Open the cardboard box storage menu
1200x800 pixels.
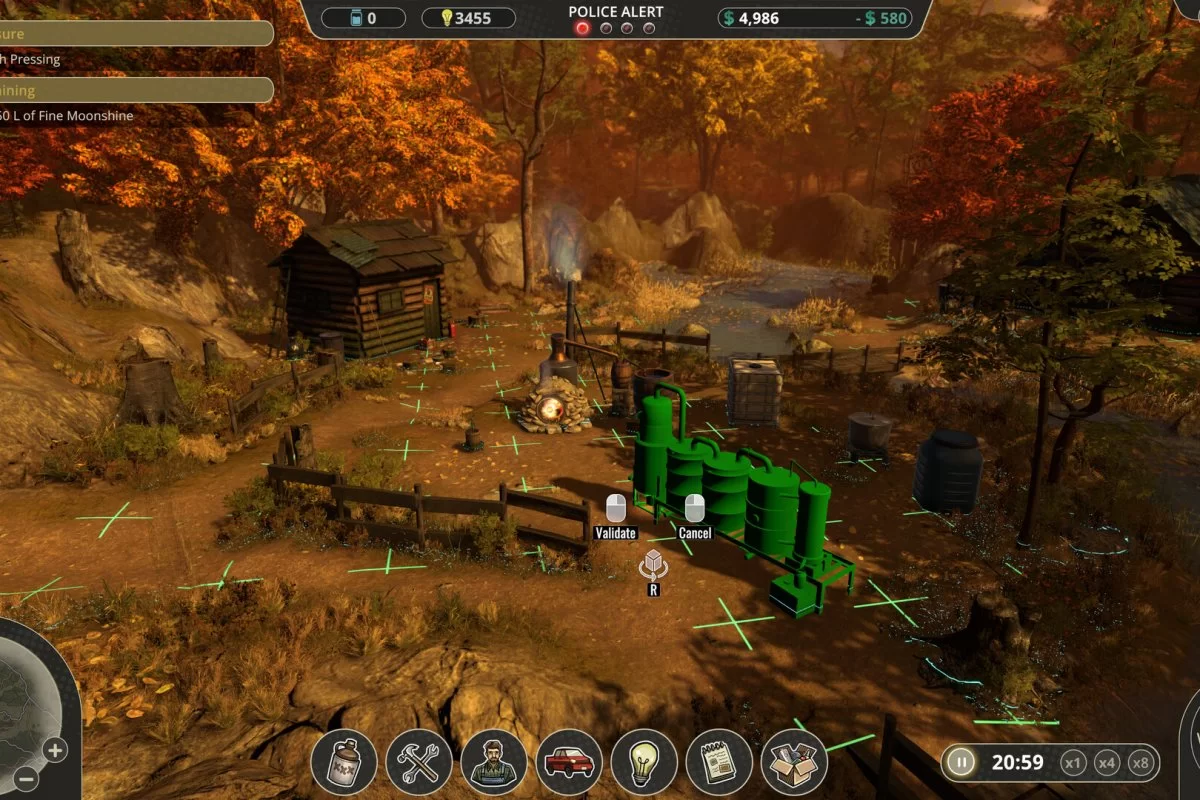(794, 762)
